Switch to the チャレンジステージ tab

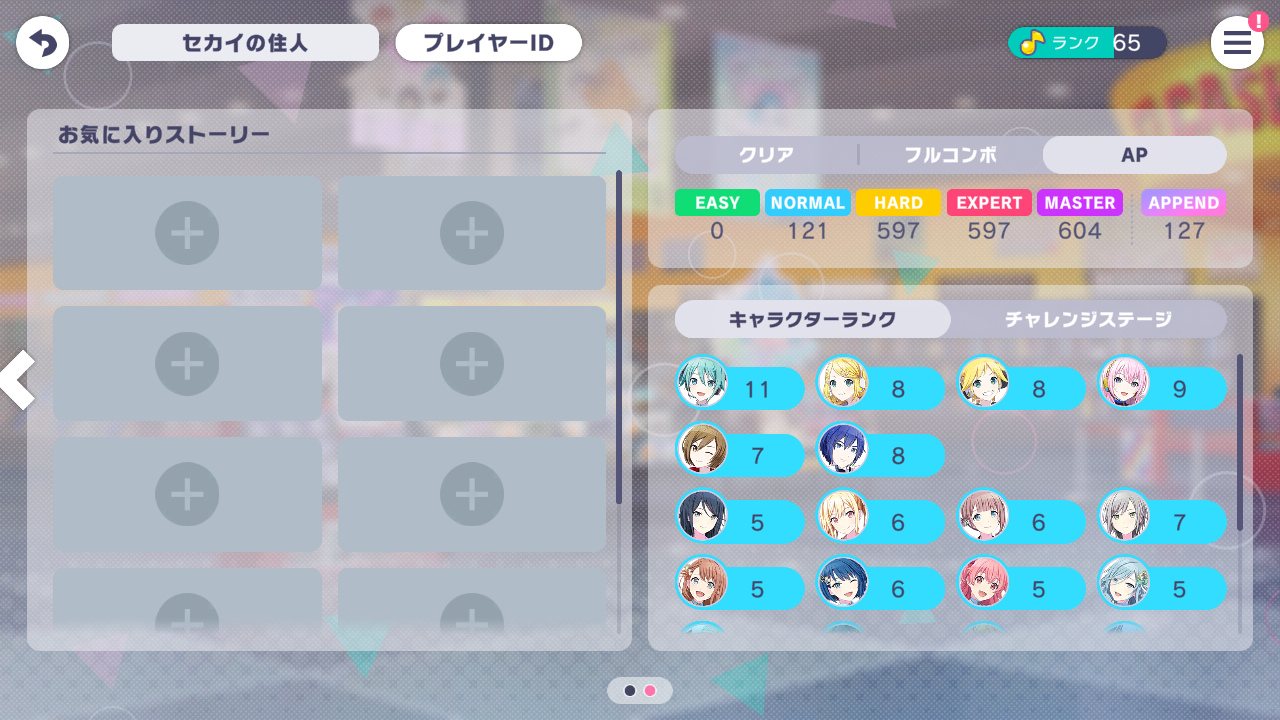1089,319
